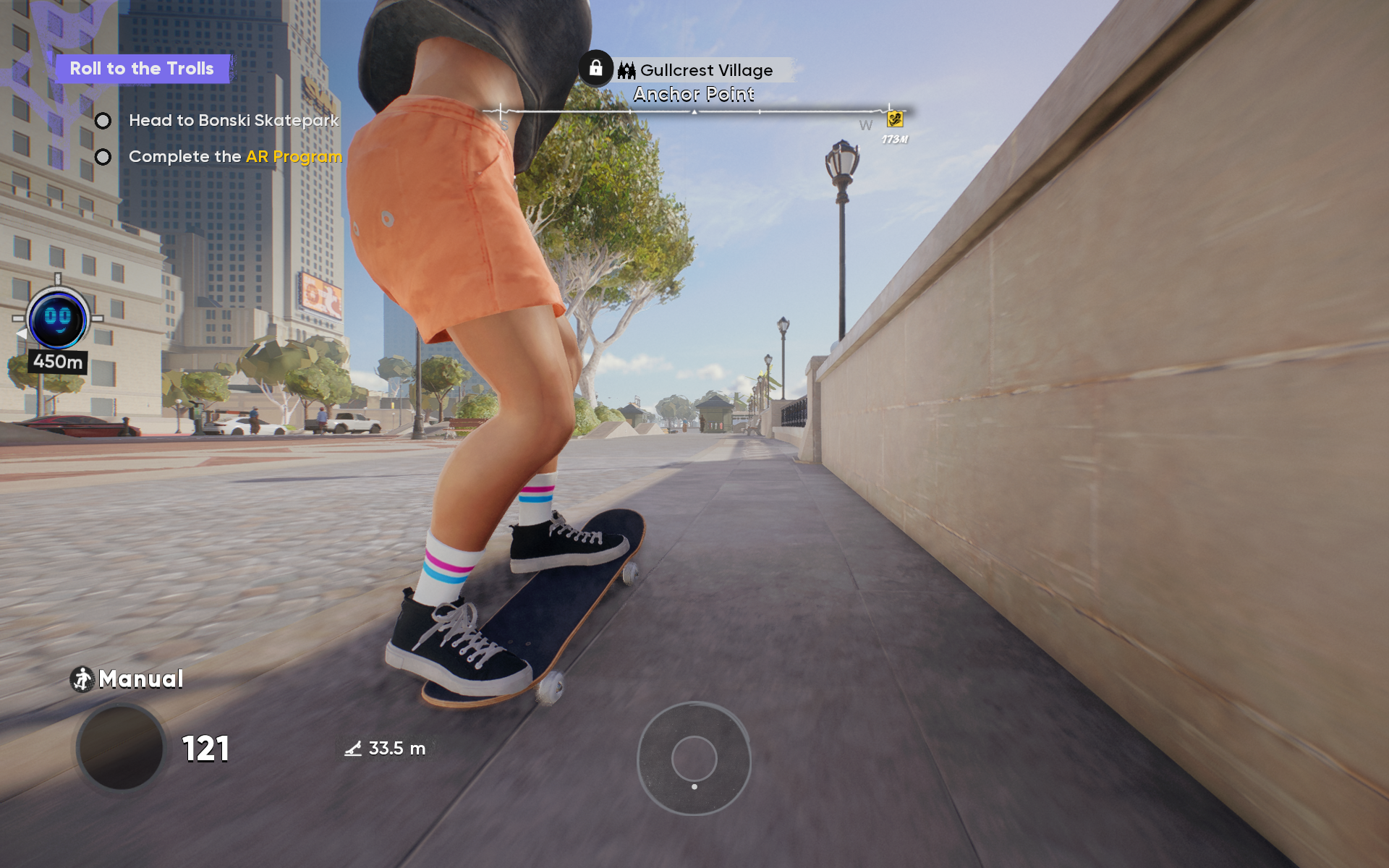Select the Gullcrest Village location label

coord(705,70)
